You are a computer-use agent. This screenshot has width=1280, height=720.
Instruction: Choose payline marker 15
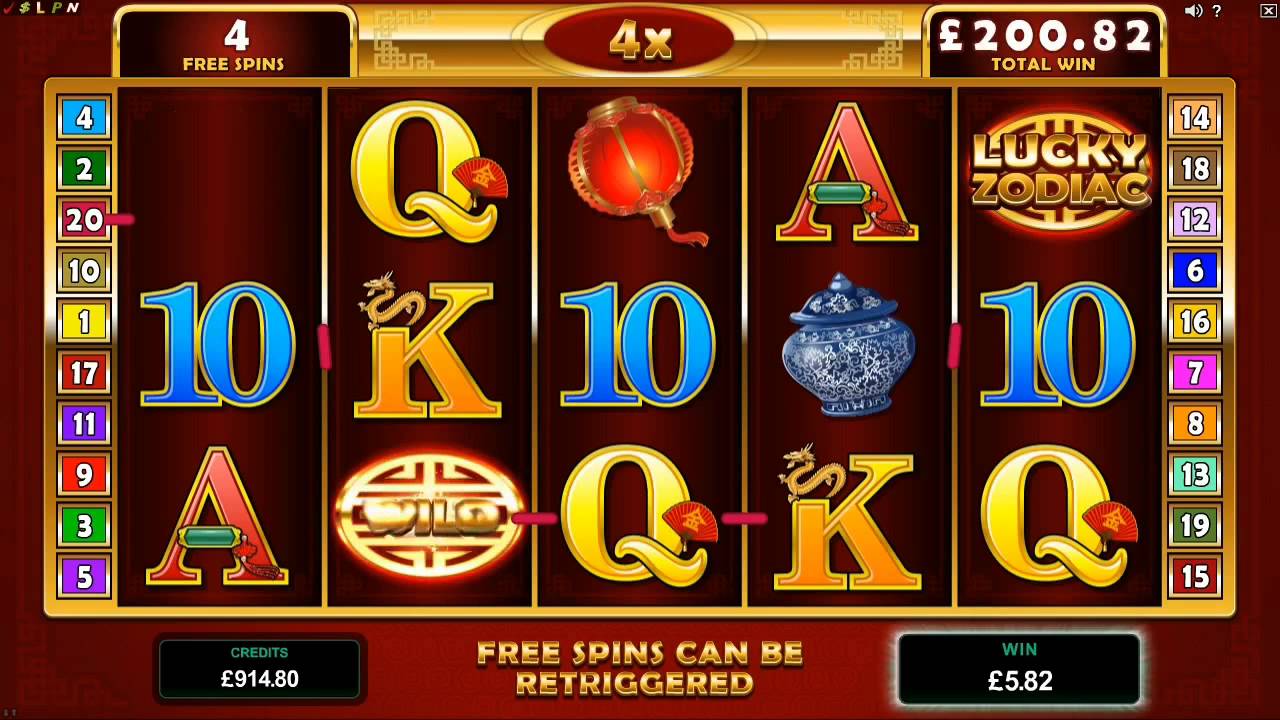pos(1195,577)
